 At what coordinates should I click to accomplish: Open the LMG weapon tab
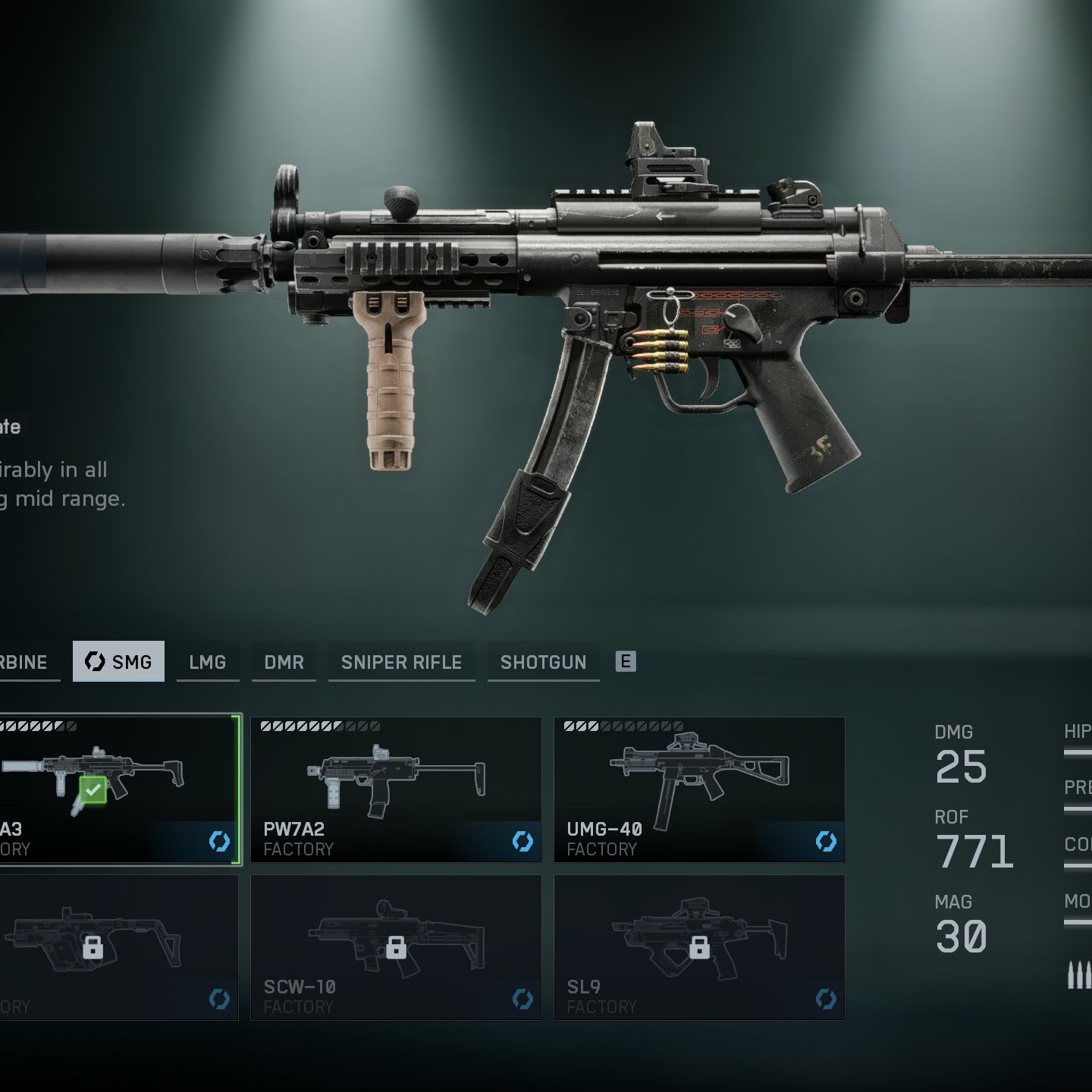click(x=207, y=662)
